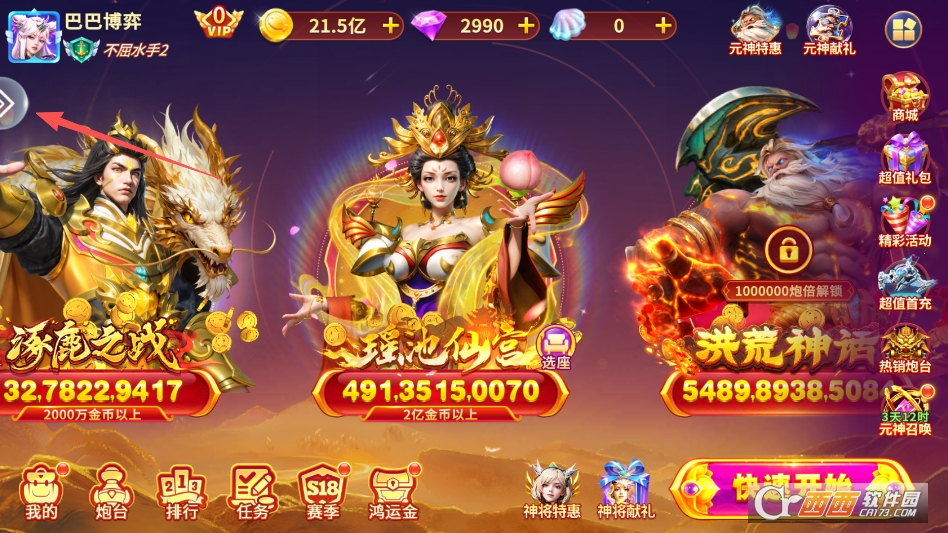The image size is (948, 533).
Task: Tap the VIP badge
Action: 218,23
